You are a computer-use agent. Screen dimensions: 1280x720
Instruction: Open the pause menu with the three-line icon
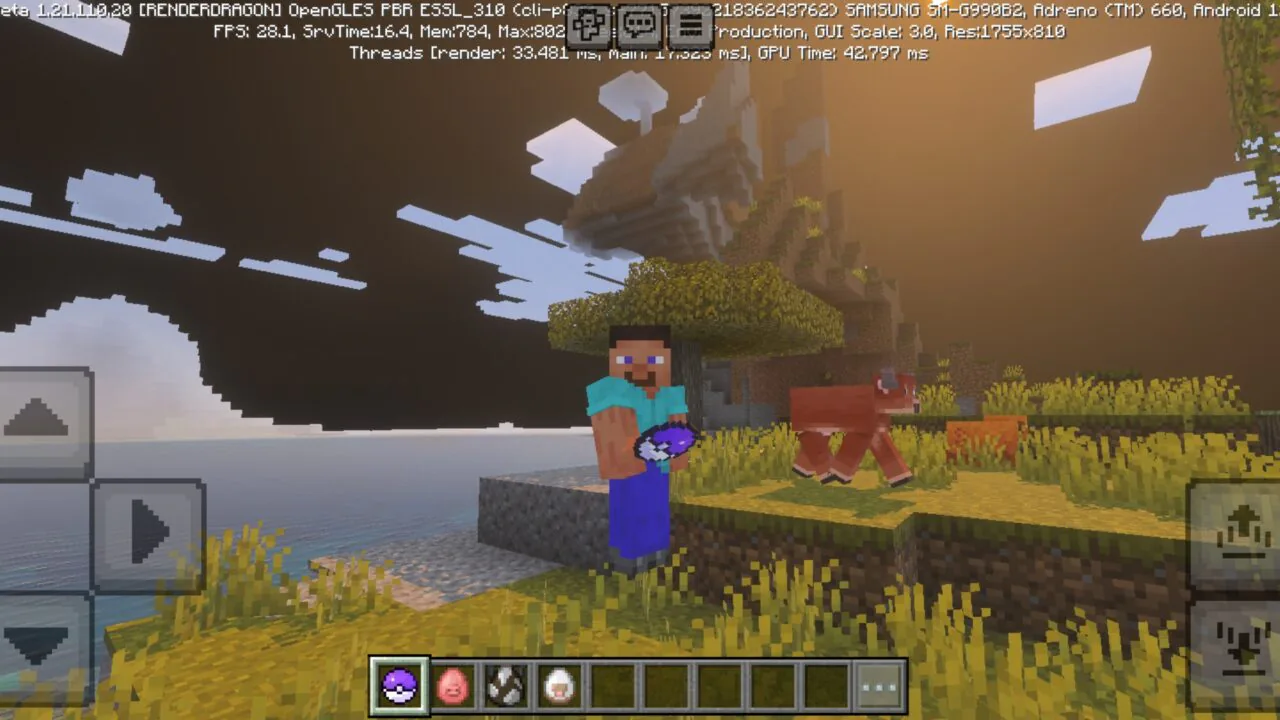[x=690, y=26]
